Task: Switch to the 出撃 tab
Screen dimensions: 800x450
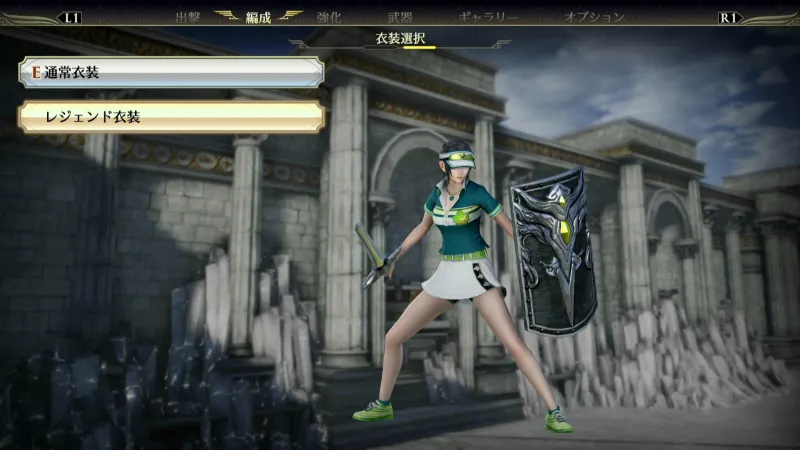Action: tap(188, 17)
